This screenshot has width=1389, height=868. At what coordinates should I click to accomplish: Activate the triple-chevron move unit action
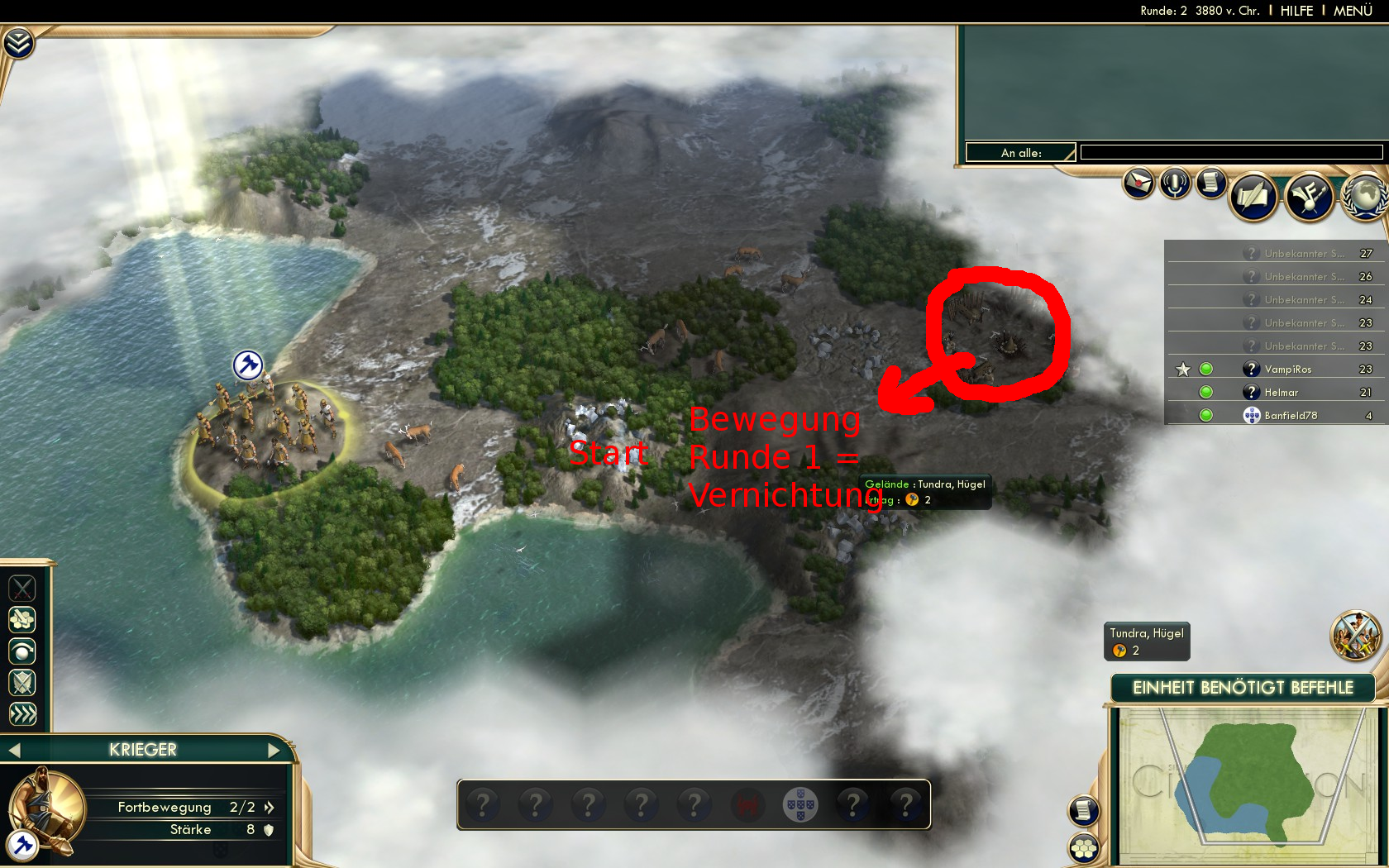22,714
